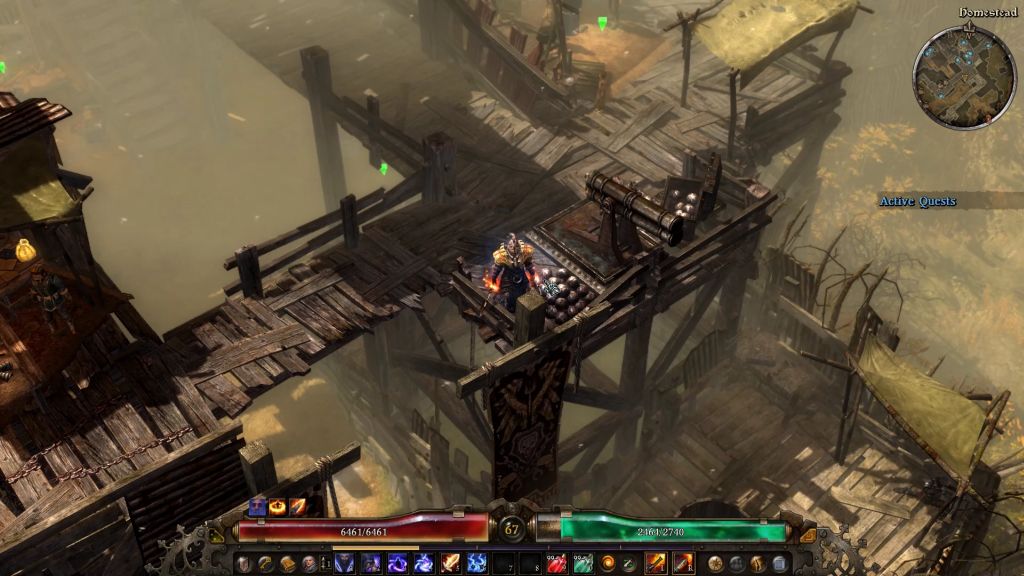Open the Domestead minimap

(963, 78)
